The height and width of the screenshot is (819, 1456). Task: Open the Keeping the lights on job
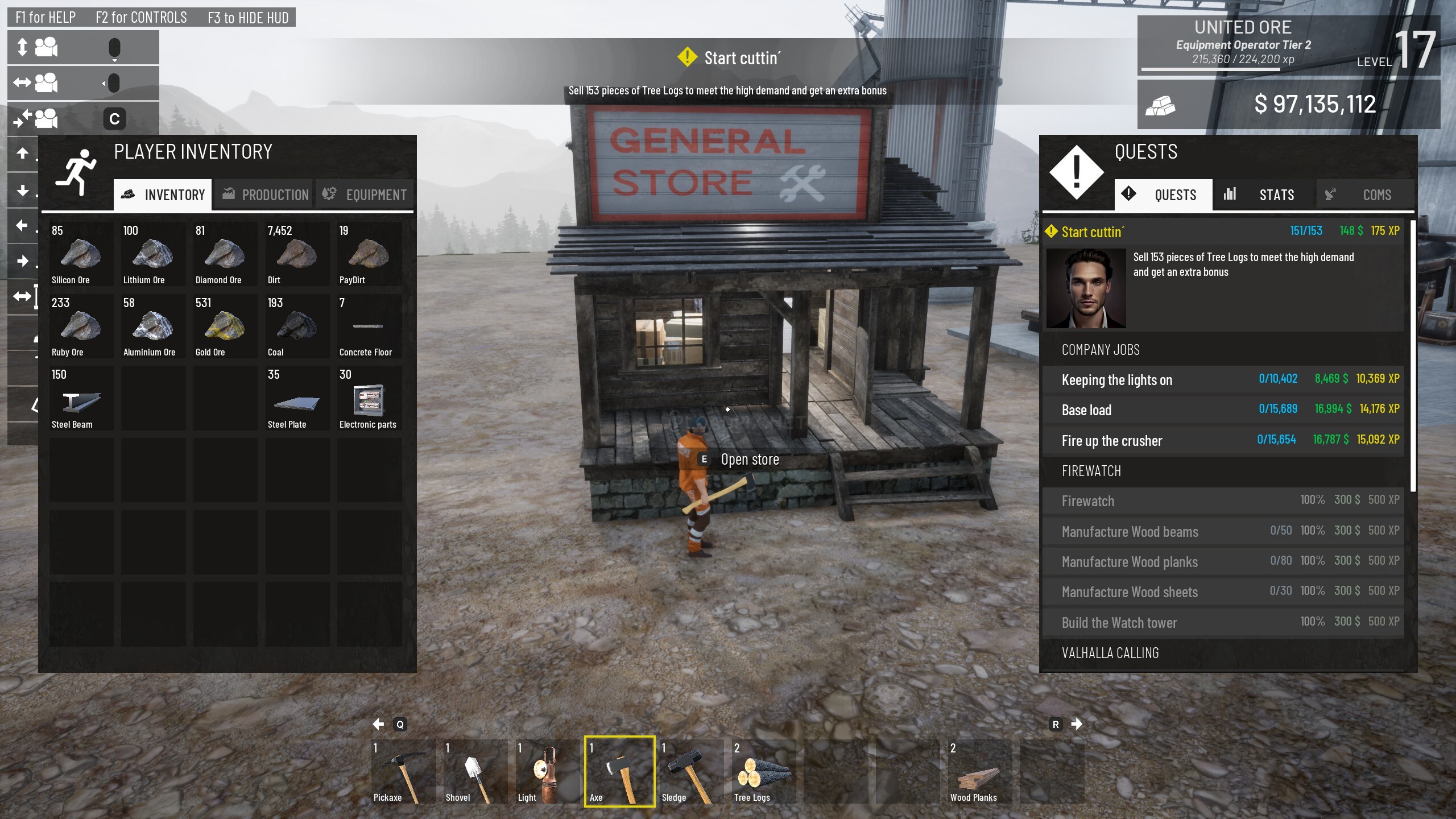click(1223, 379)
